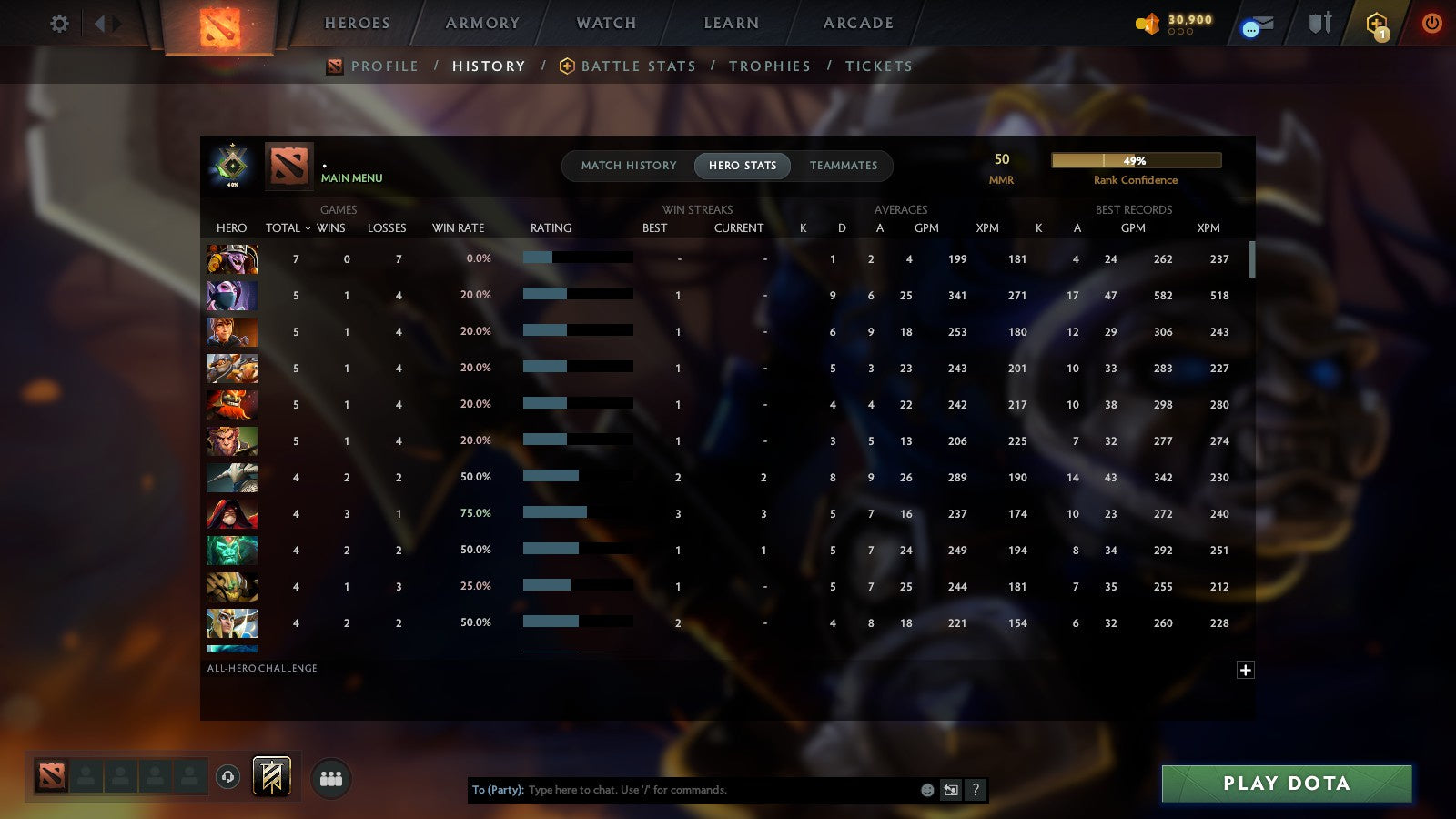This screenshot has width=1456, height=819.
Task: Expand the All-Hero Challenge plus button
Action: tap(1246, 670)
